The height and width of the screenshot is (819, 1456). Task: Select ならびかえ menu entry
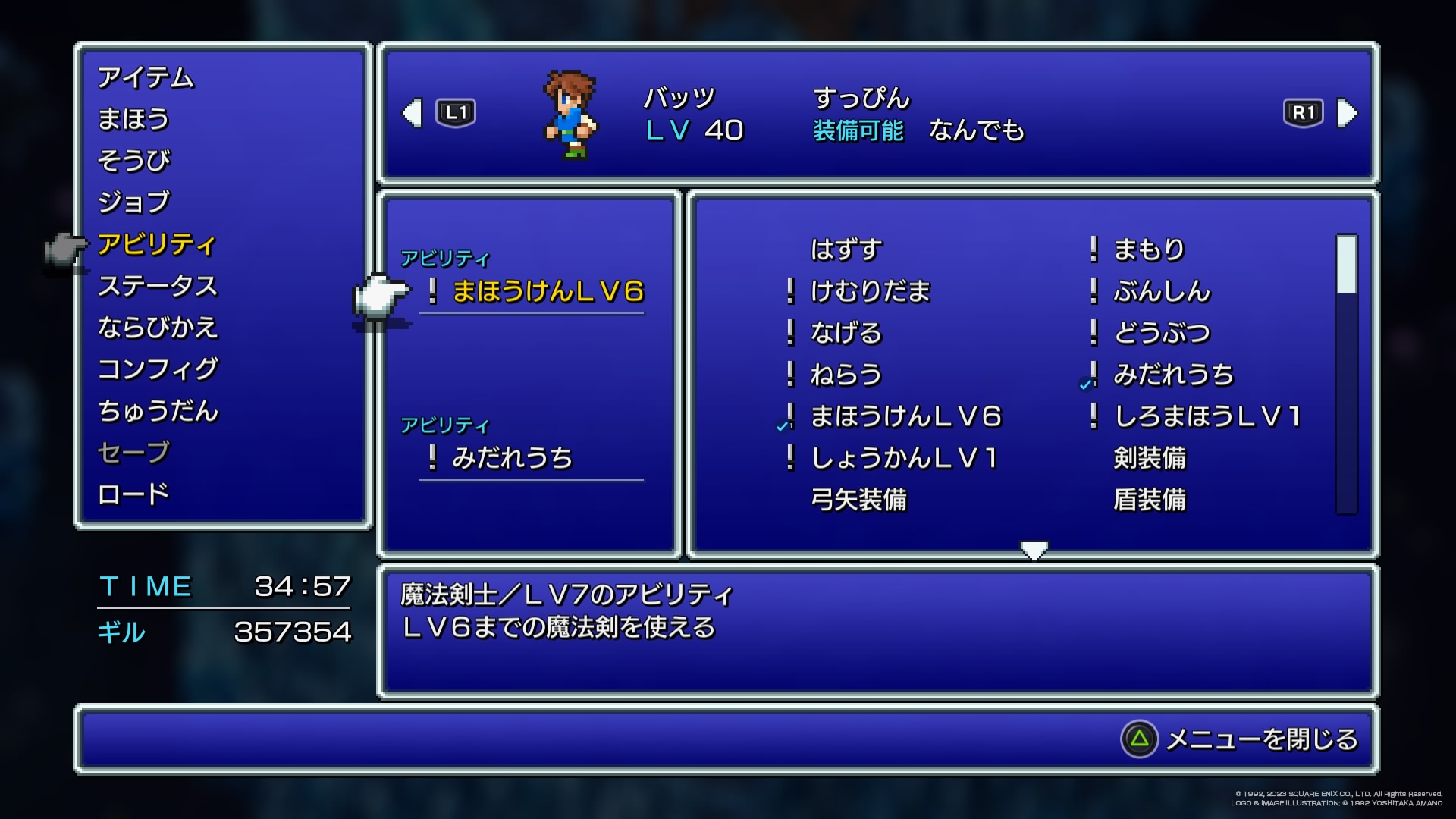click(158, 328)
